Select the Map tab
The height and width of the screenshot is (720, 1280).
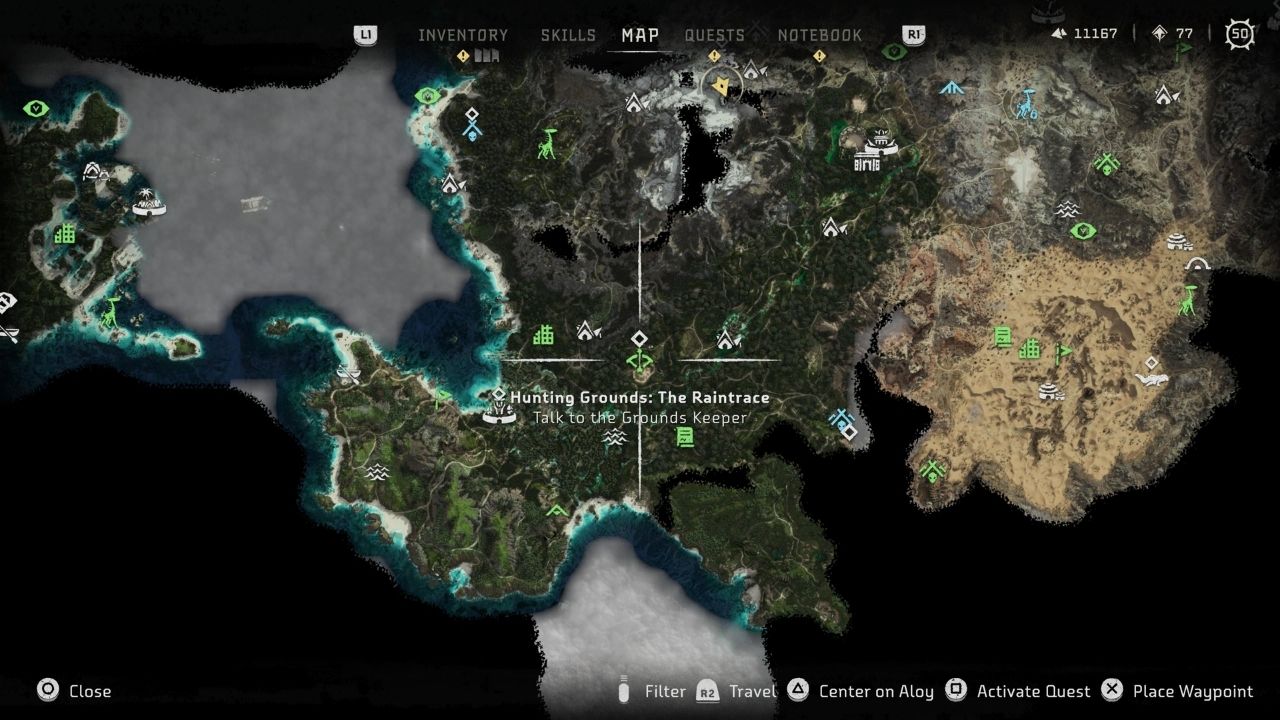point(640,35)
